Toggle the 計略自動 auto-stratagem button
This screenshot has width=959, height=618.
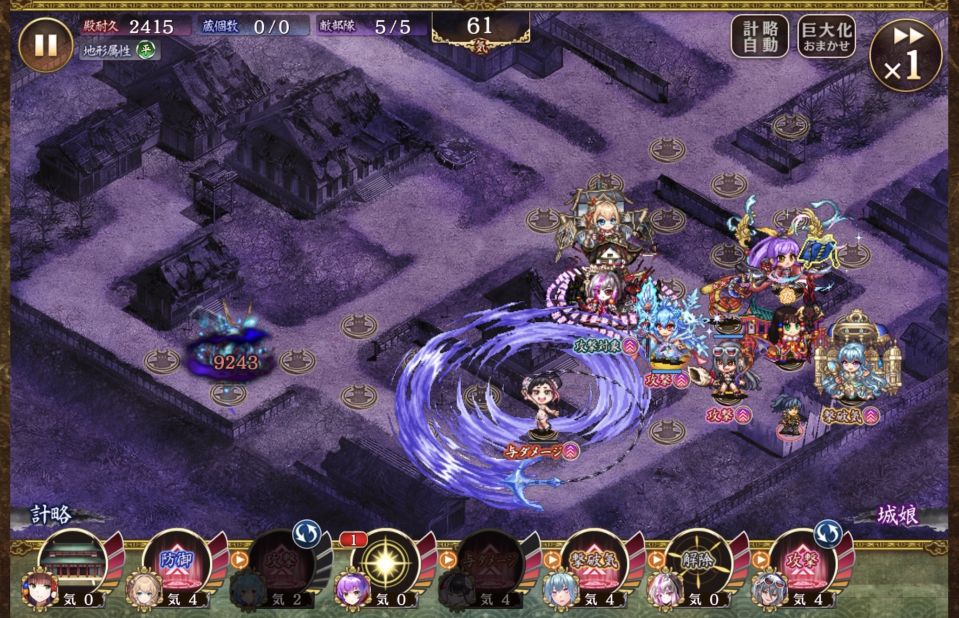click(760, 36)
